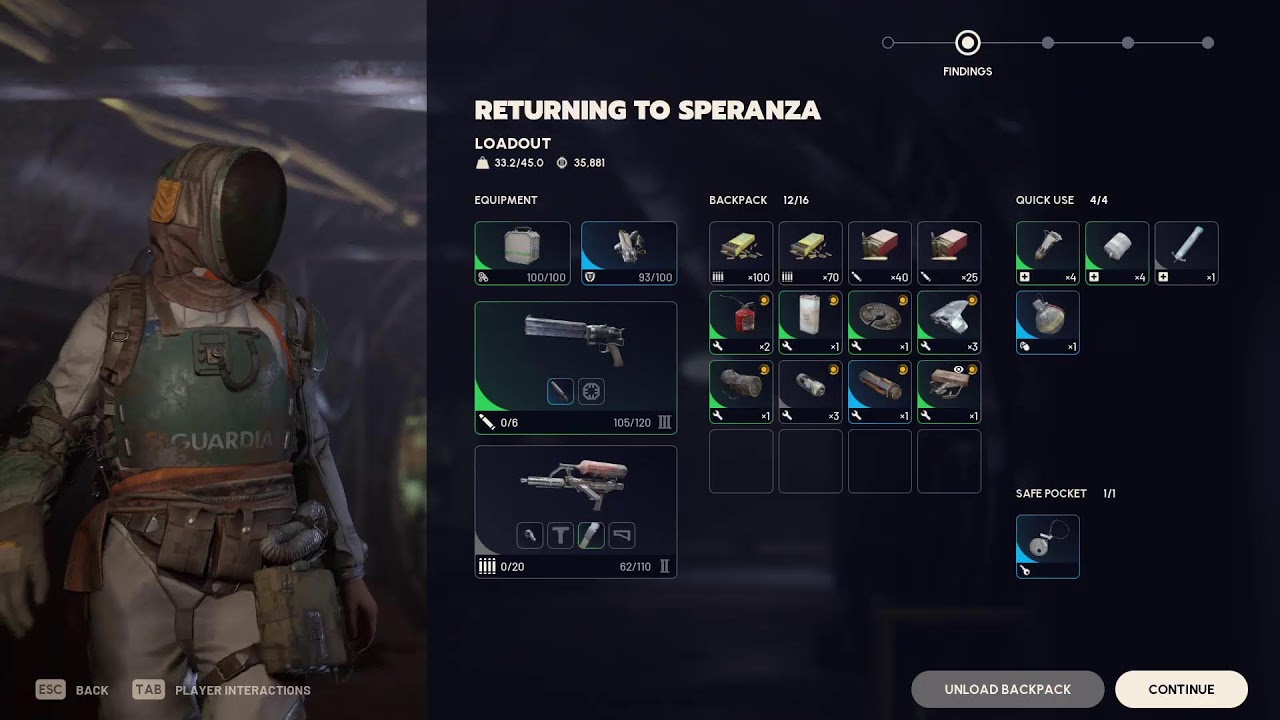
Task: Select the bandage roll quick use slot
Action: [x=1117, y=253]
